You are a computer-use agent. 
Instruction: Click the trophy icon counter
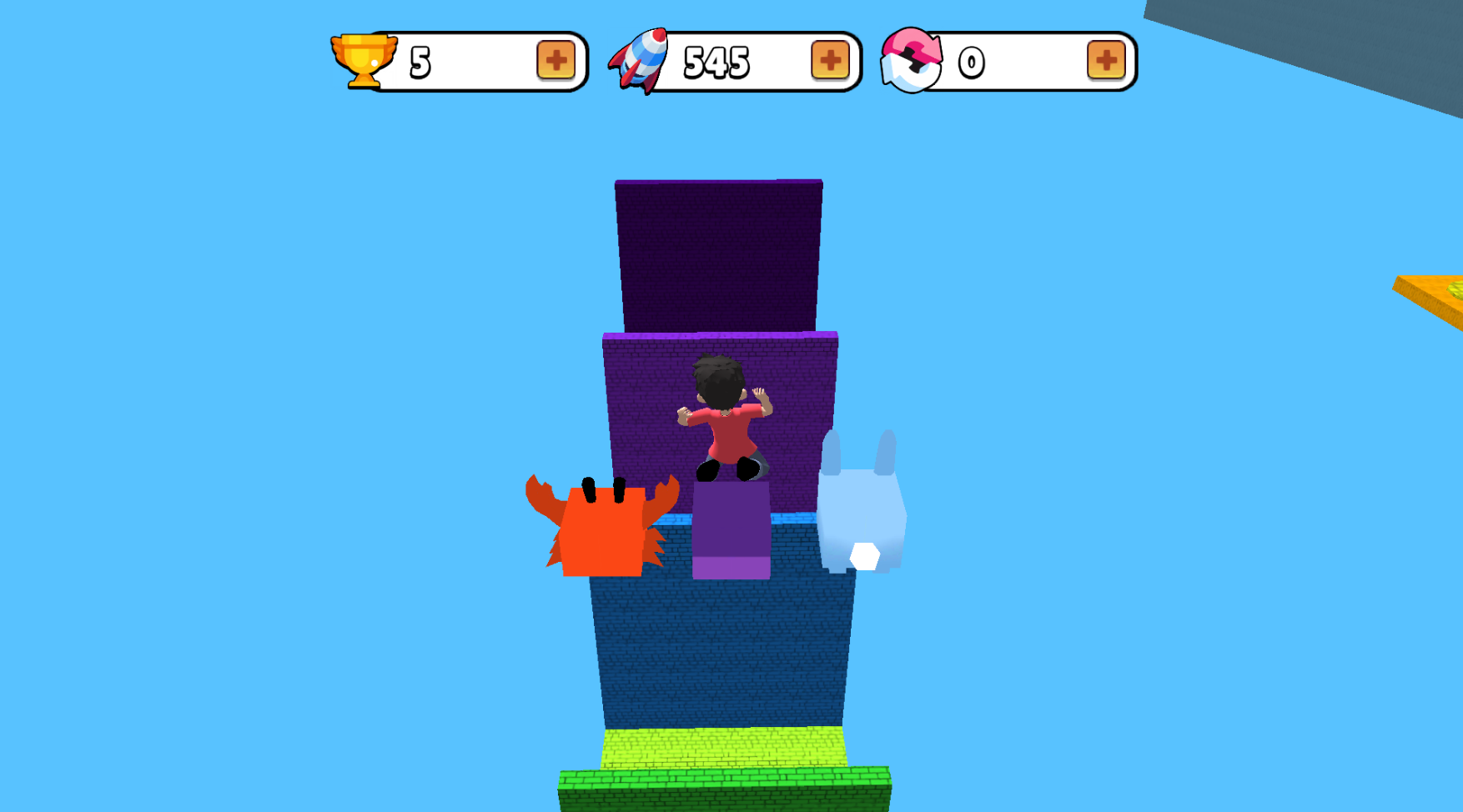364,58
